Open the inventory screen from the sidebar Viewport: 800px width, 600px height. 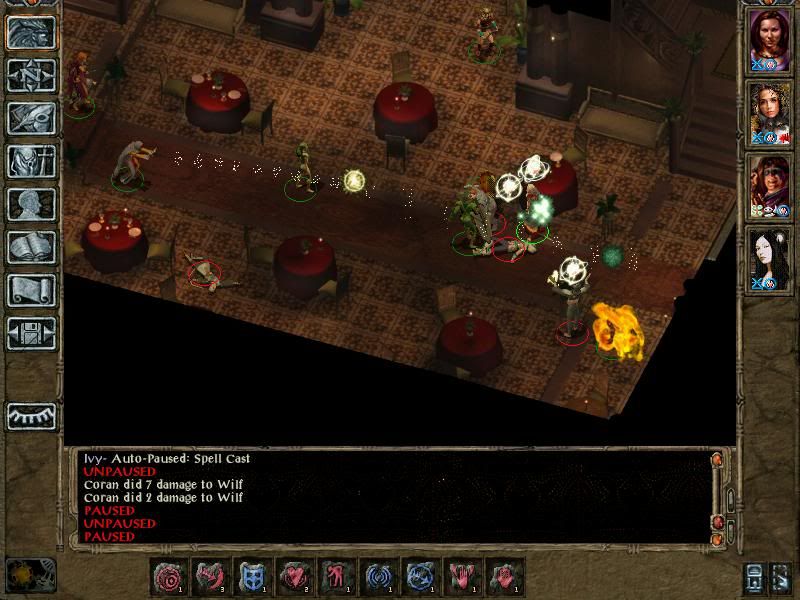point(31,161)
